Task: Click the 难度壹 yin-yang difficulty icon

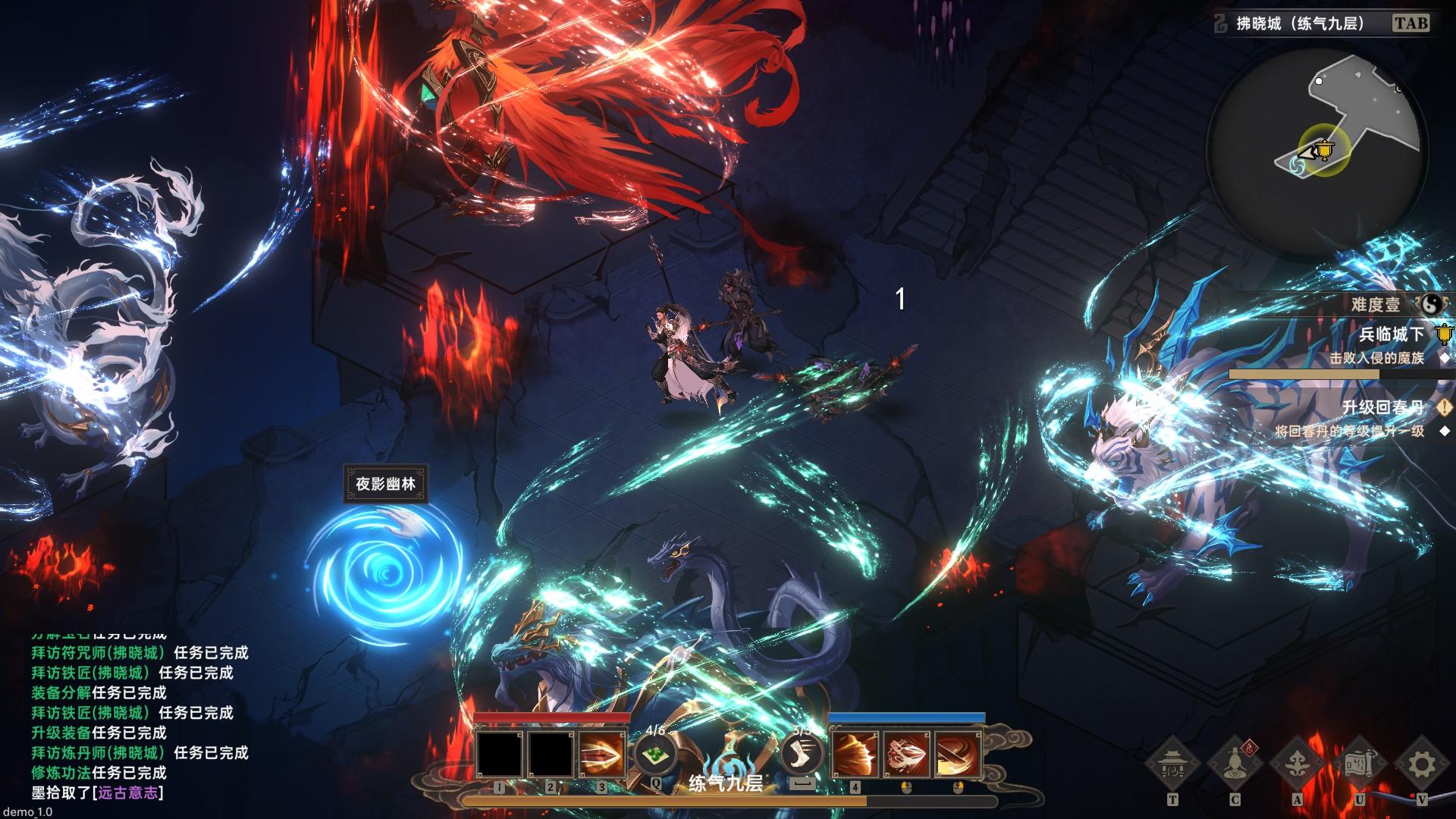Action: click(1432, 305)
